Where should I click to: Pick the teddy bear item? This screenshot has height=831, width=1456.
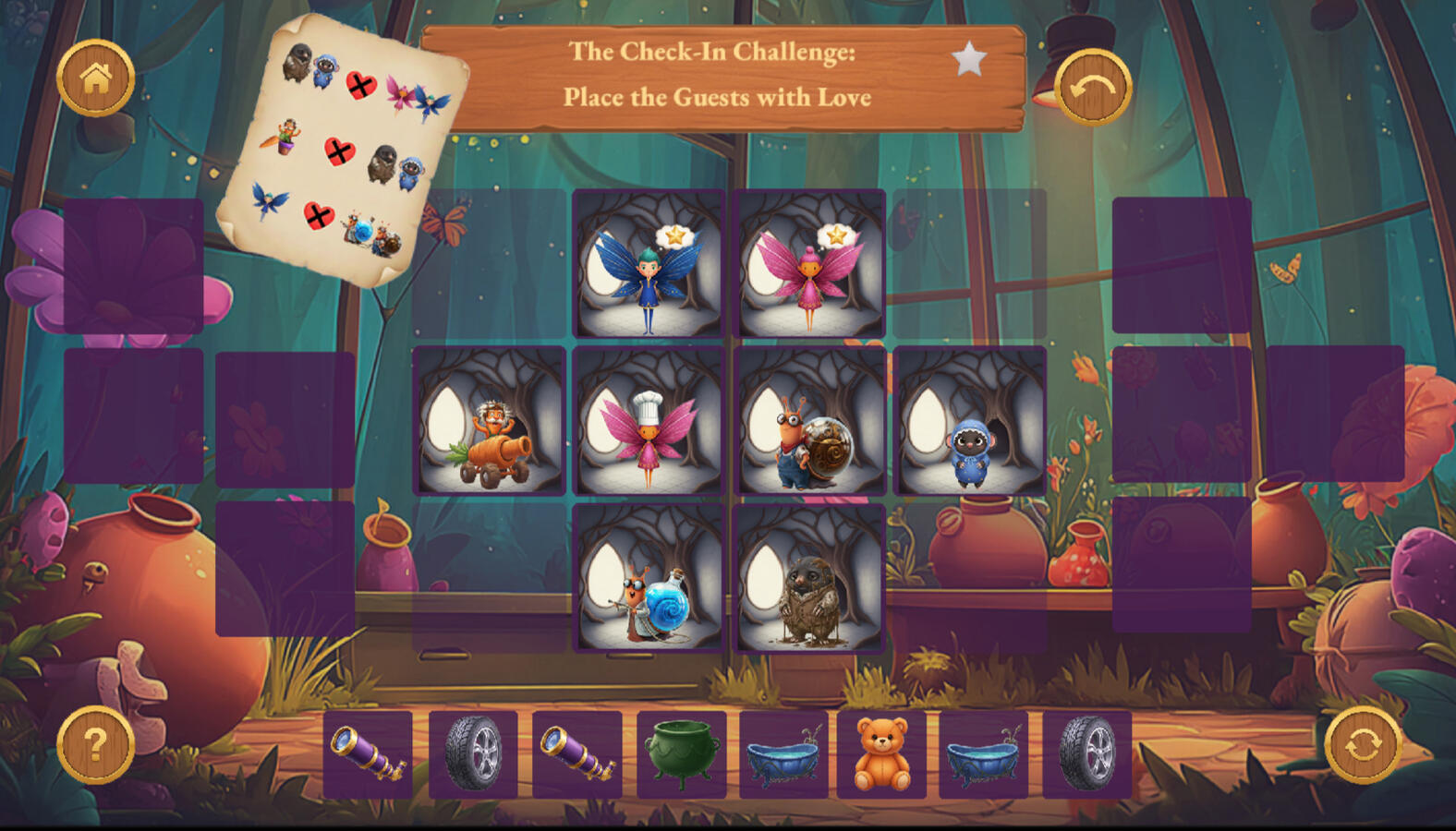[880, 754]
